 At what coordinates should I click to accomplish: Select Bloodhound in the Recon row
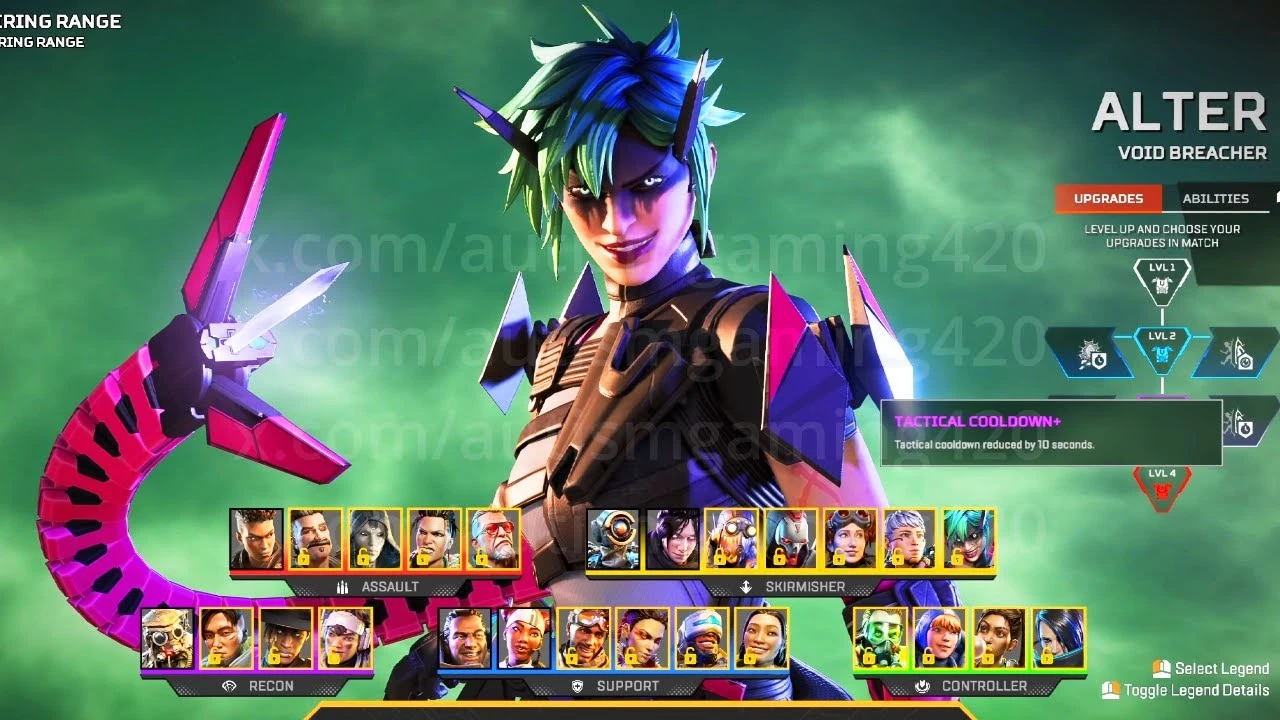pos(165,640)
